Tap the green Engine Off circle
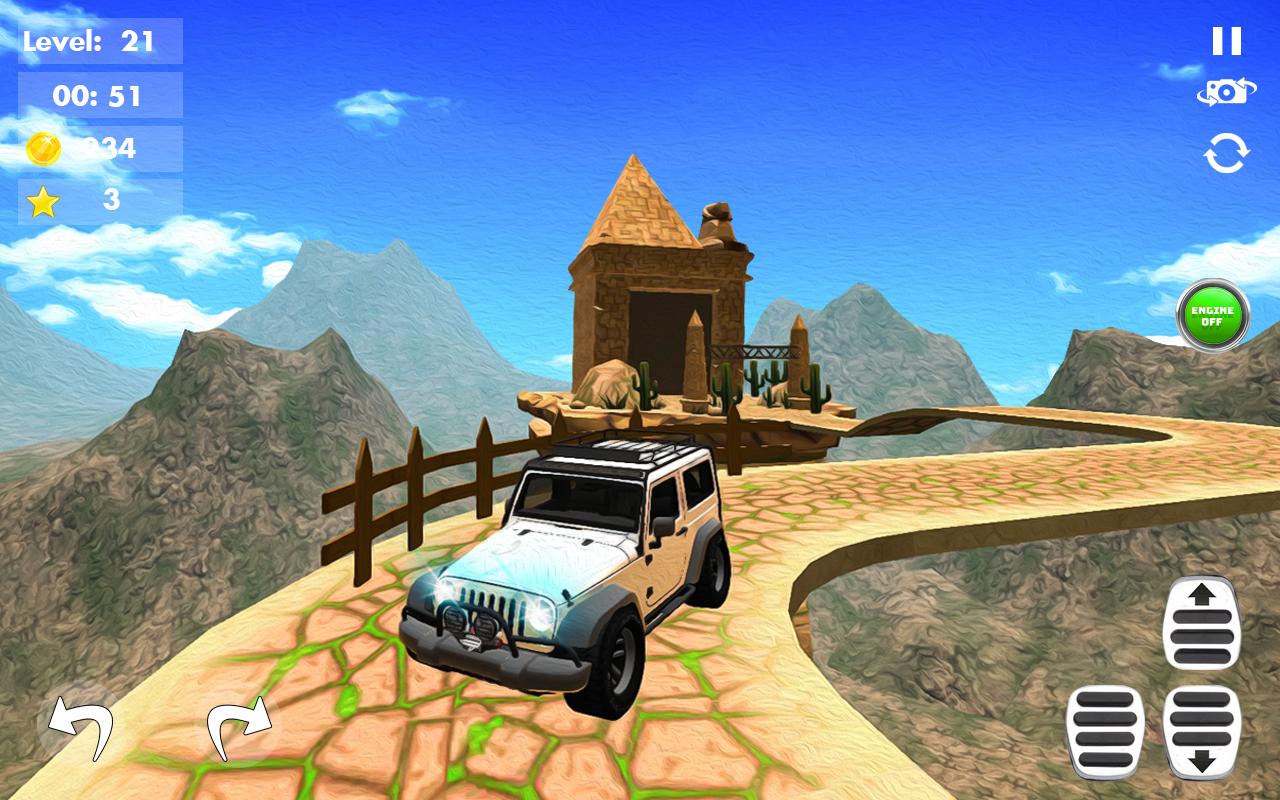 1211,315
